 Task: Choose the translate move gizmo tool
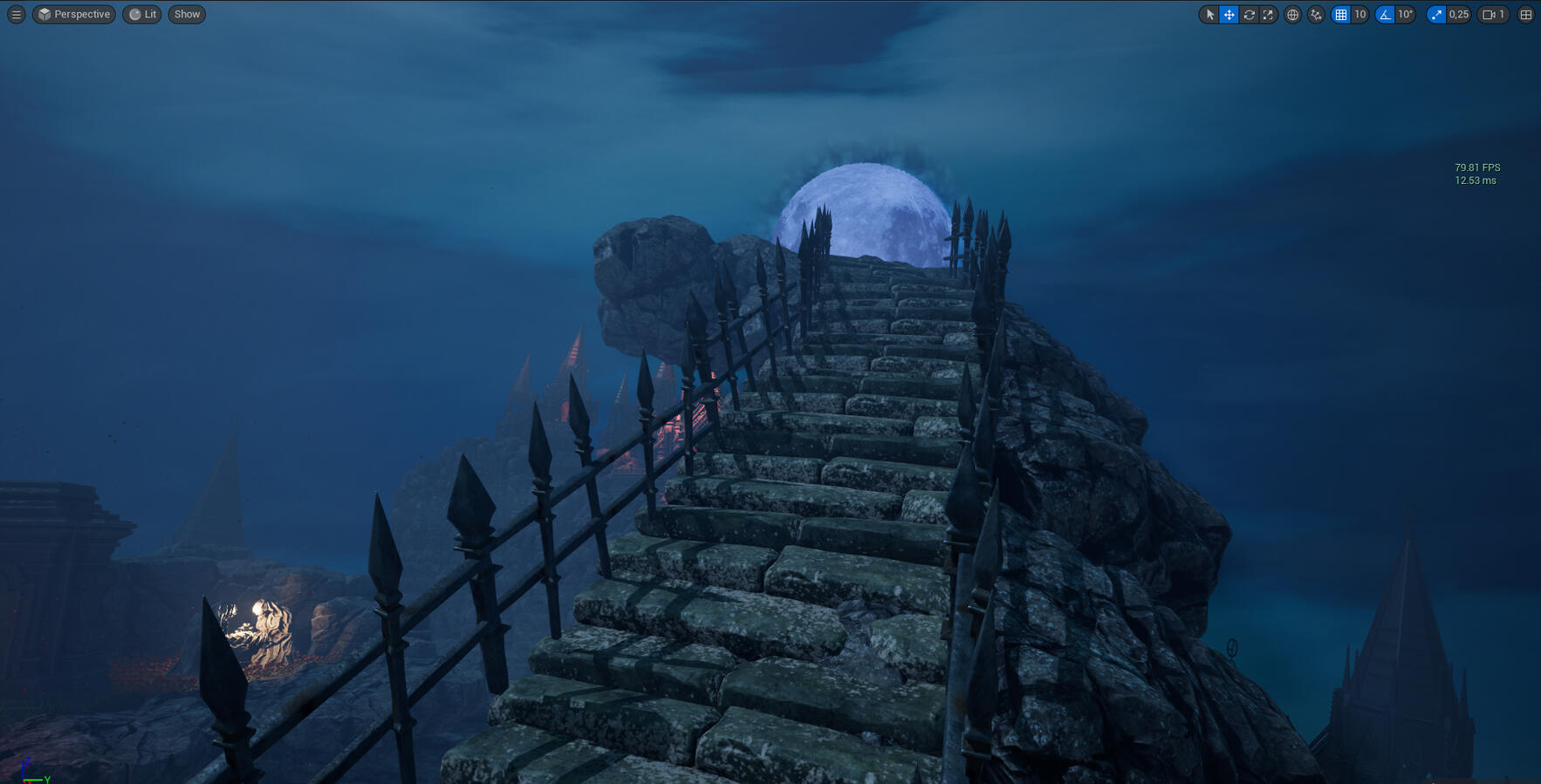1229,14
